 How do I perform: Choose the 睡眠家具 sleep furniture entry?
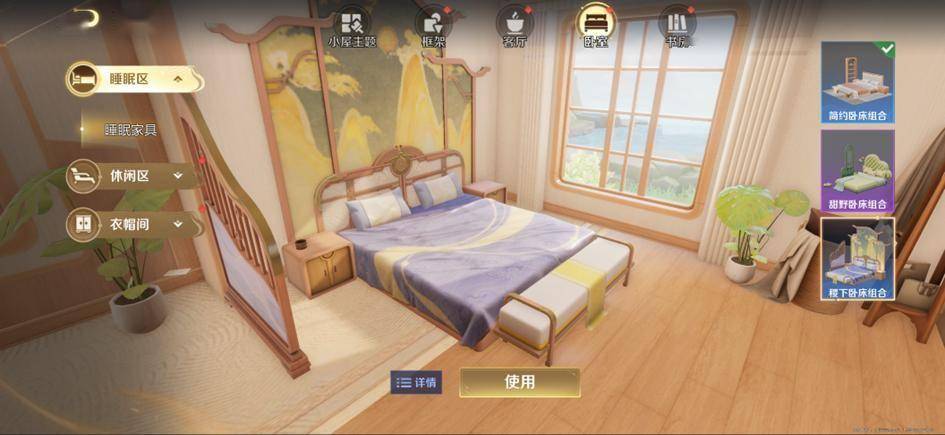click(131, 130)
